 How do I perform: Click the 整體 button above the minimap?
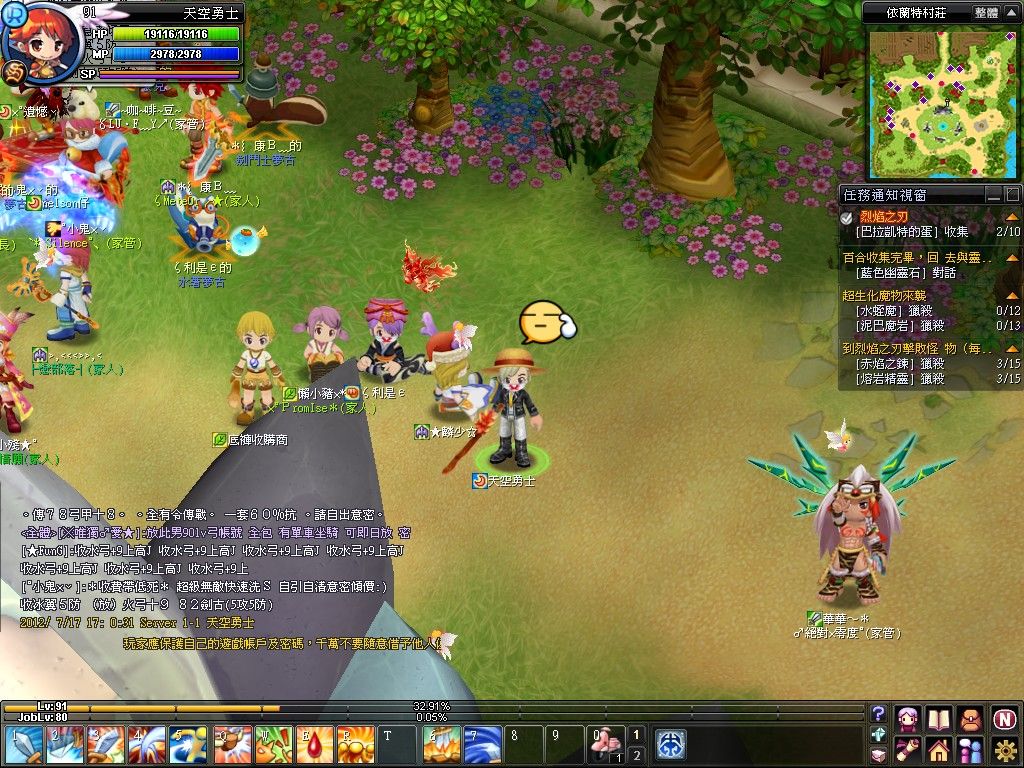[985, 13]
